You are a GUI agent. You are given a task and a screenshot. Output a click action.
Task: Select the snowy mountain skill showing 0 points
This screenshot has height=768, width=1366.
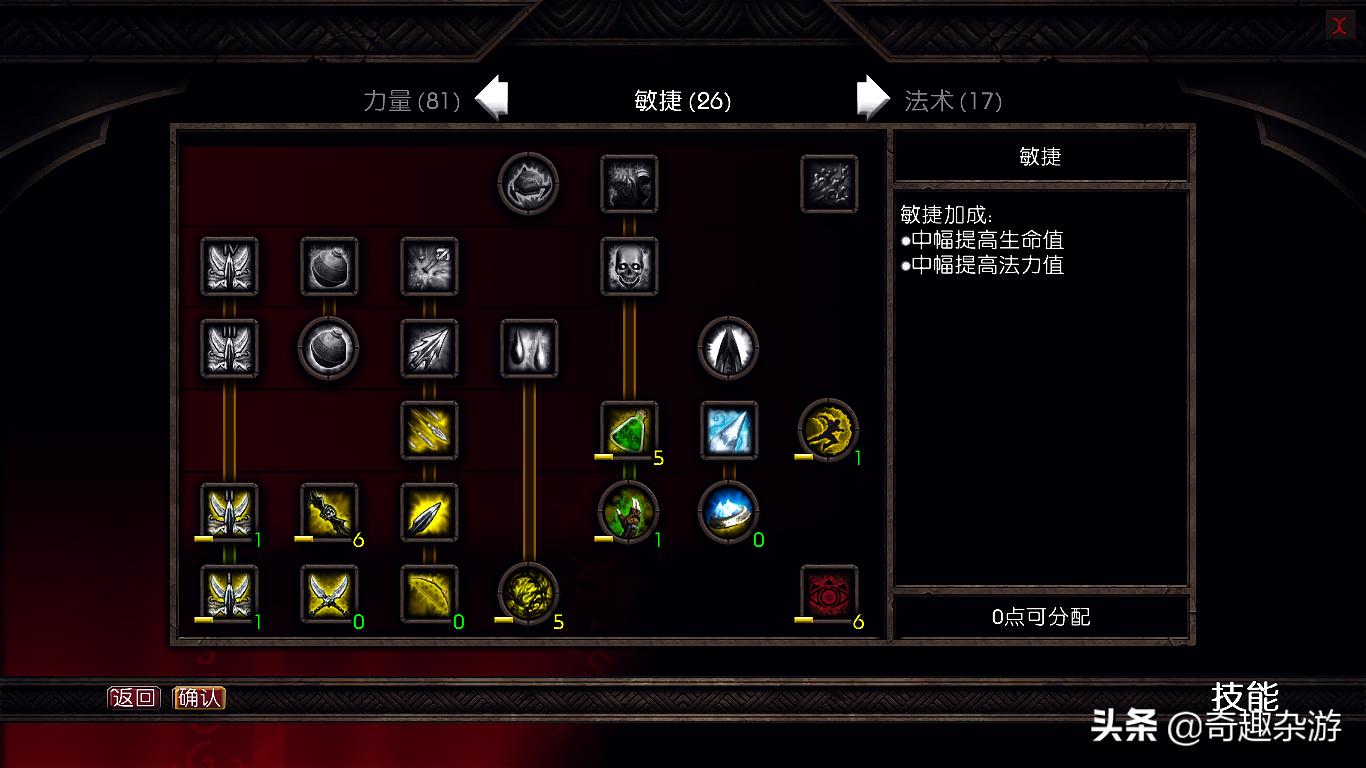point(729,512)
